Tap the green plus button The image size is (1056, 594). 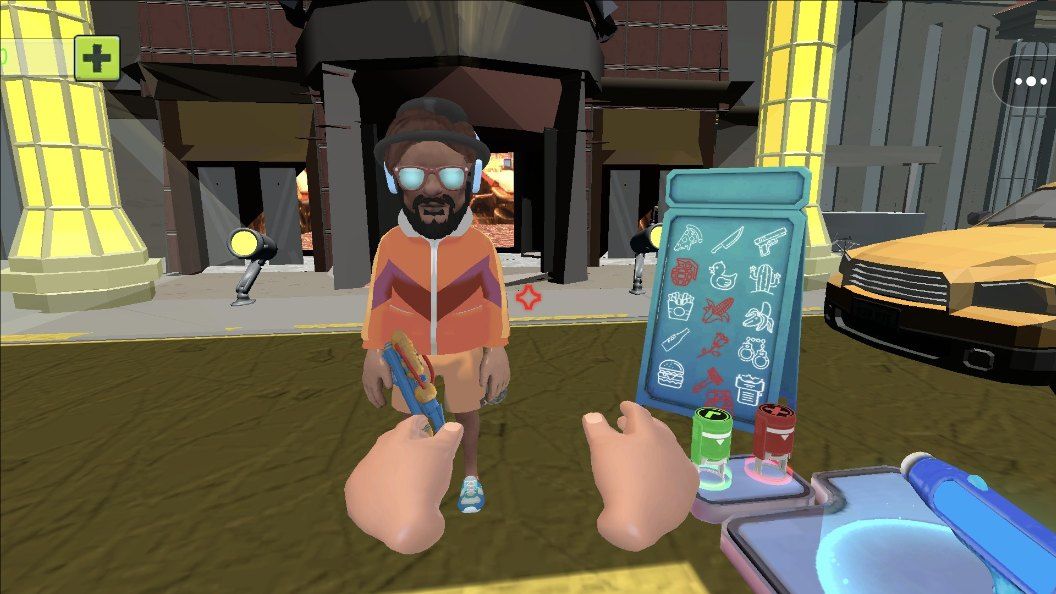[97, 58]
